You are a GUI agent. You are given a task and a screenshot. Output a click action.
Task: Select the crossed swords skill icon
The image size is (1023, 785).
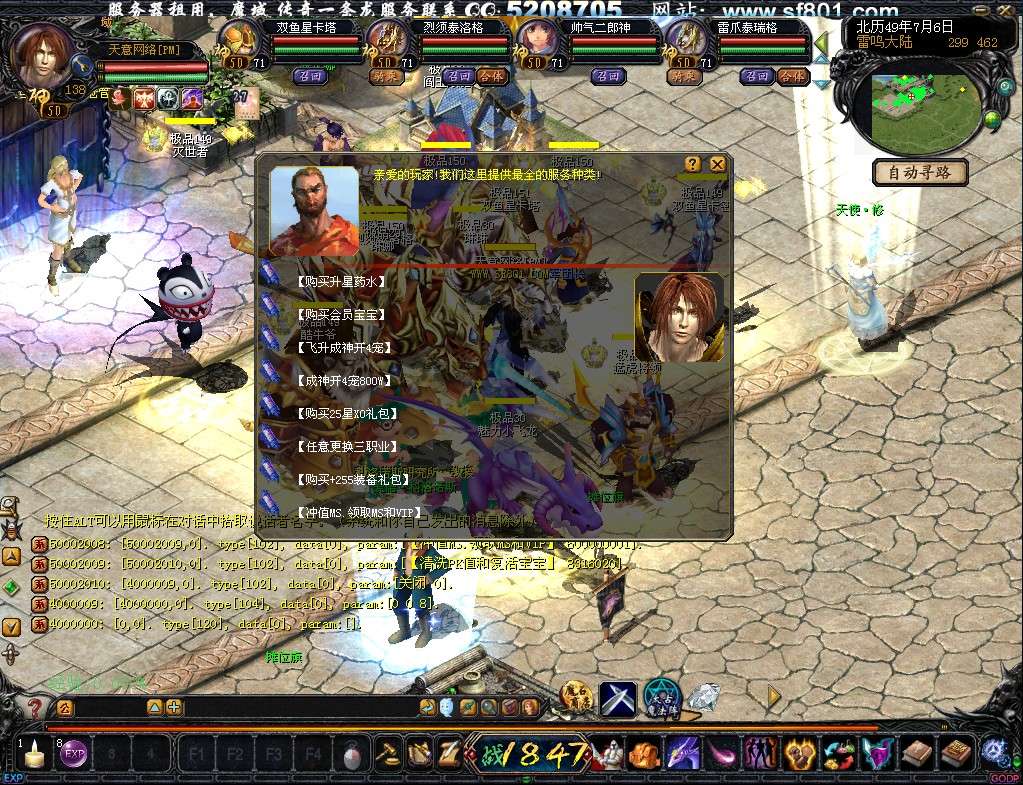coord(618,697)
